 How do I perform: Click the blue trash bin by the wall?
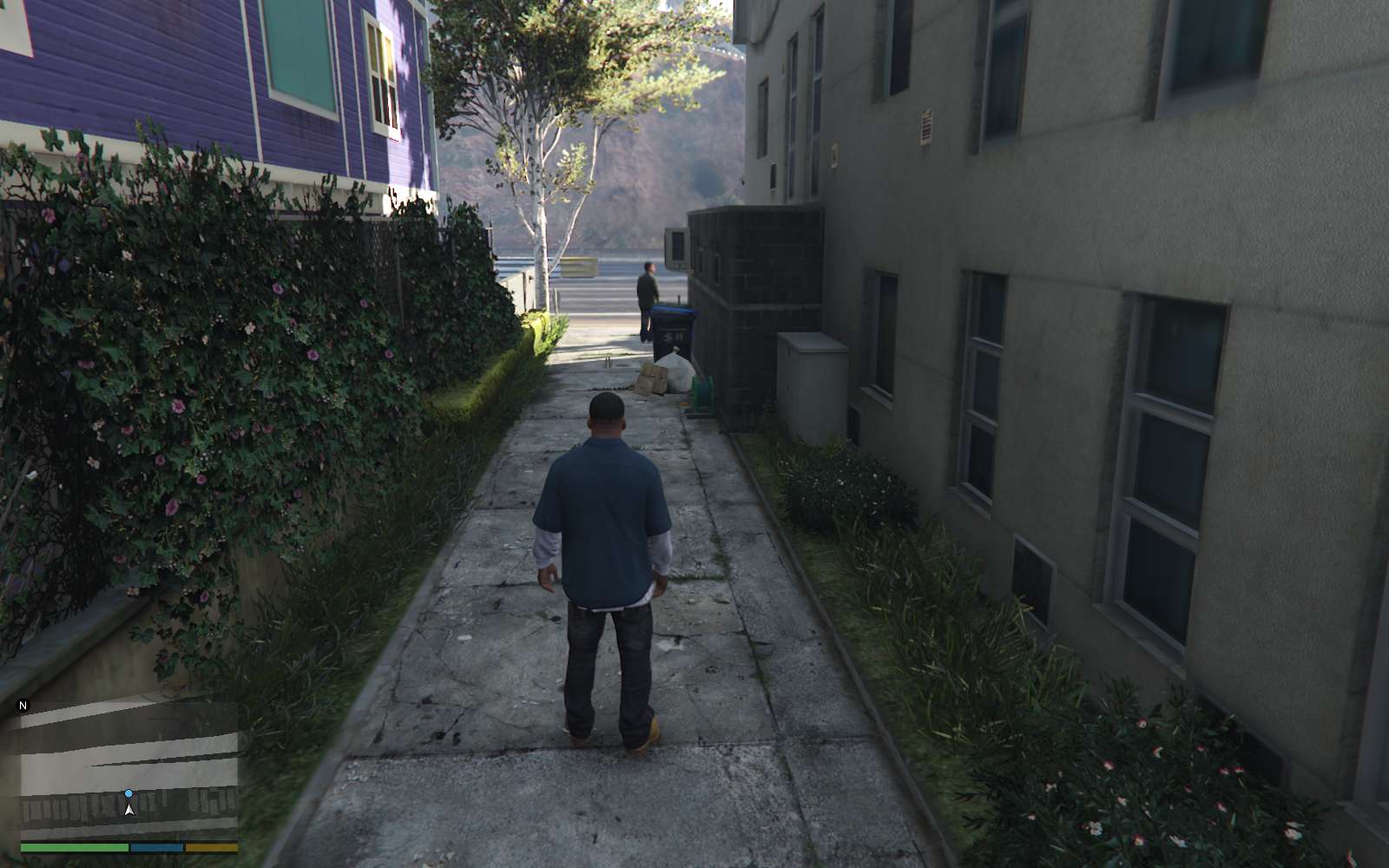[x=673, y=321]
